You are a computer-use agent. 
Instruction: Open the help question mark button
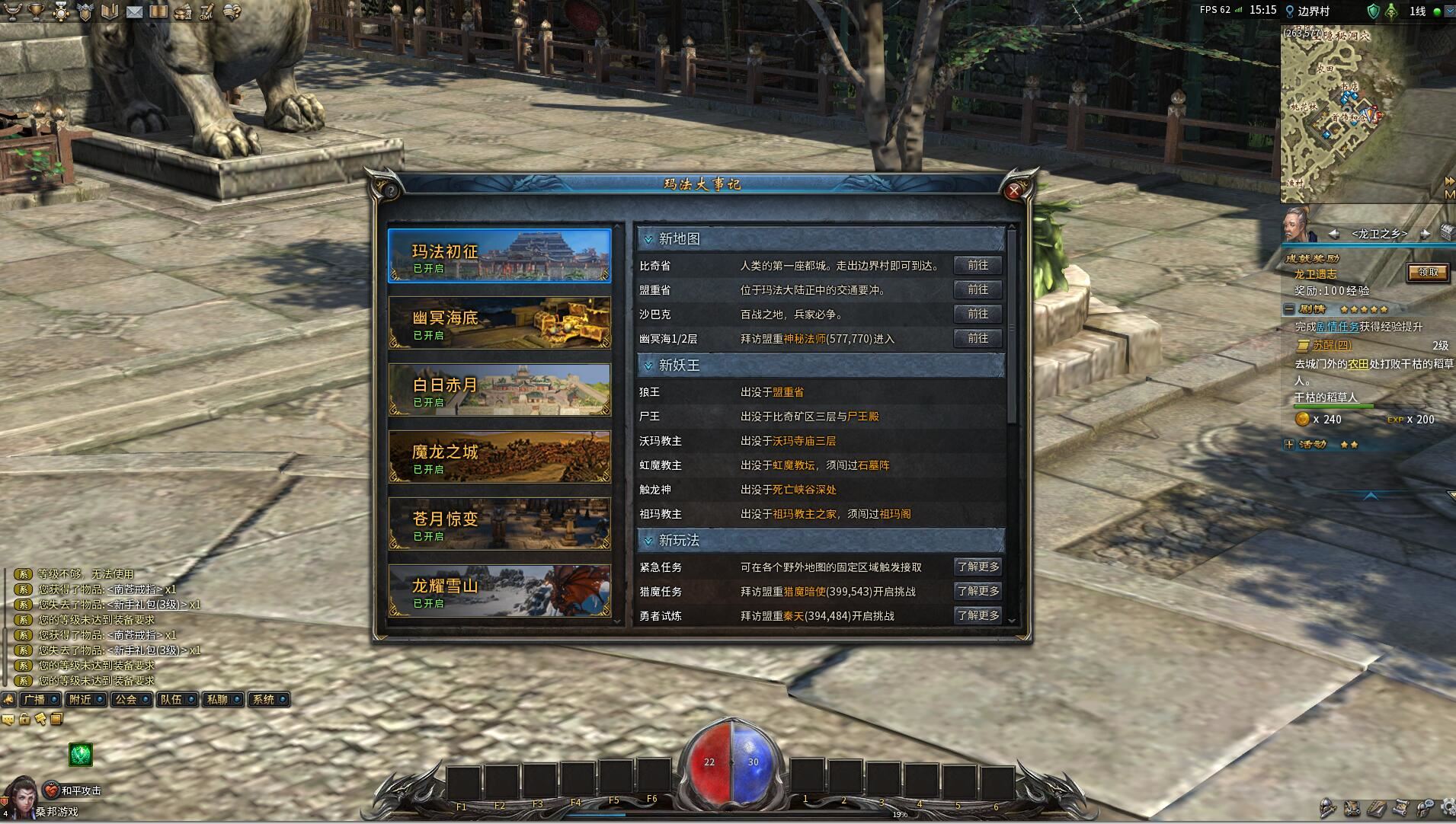(x=391, y=190)
